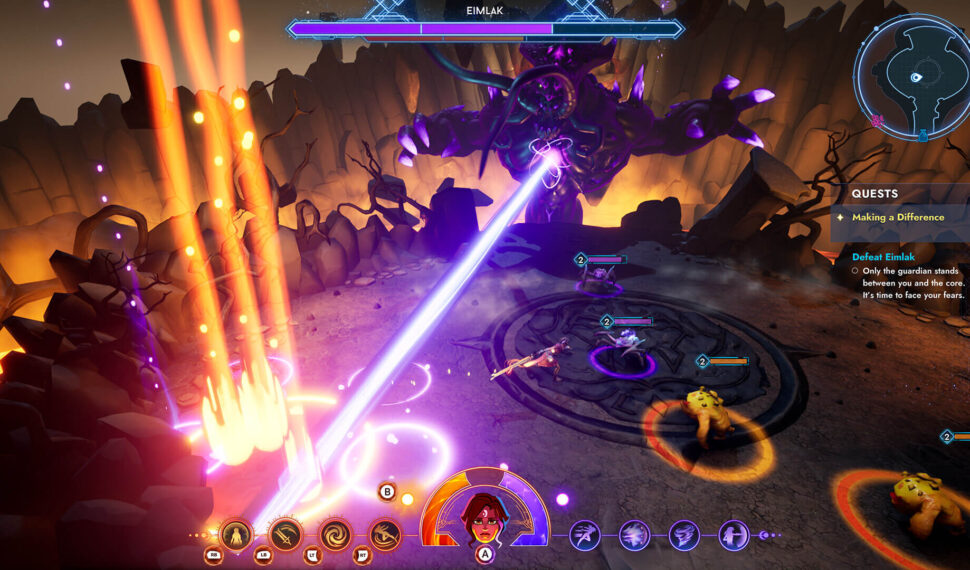Click the pink marker on minimap edge
The image size is (970, 570).
(878, 121)
